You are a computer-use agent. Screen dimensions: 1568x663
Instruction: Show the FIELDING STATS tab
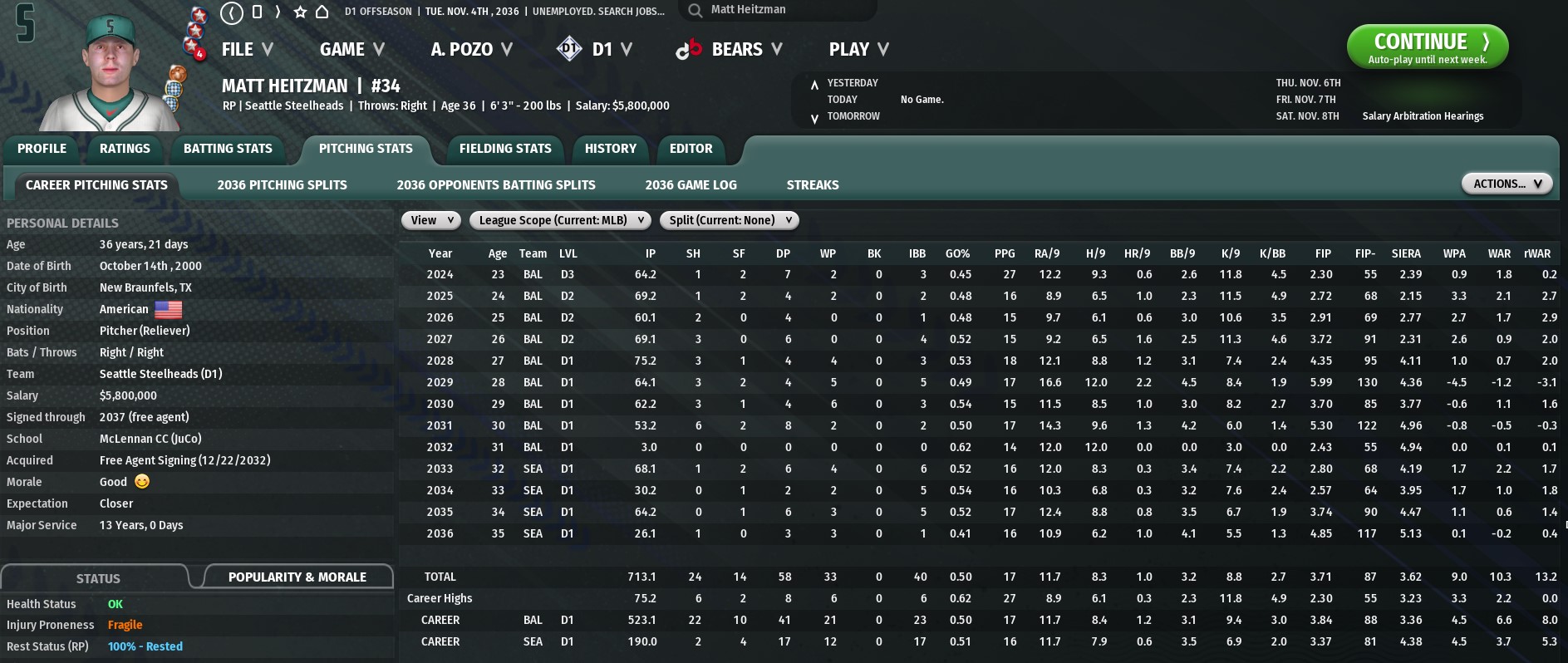pos(505,149)
